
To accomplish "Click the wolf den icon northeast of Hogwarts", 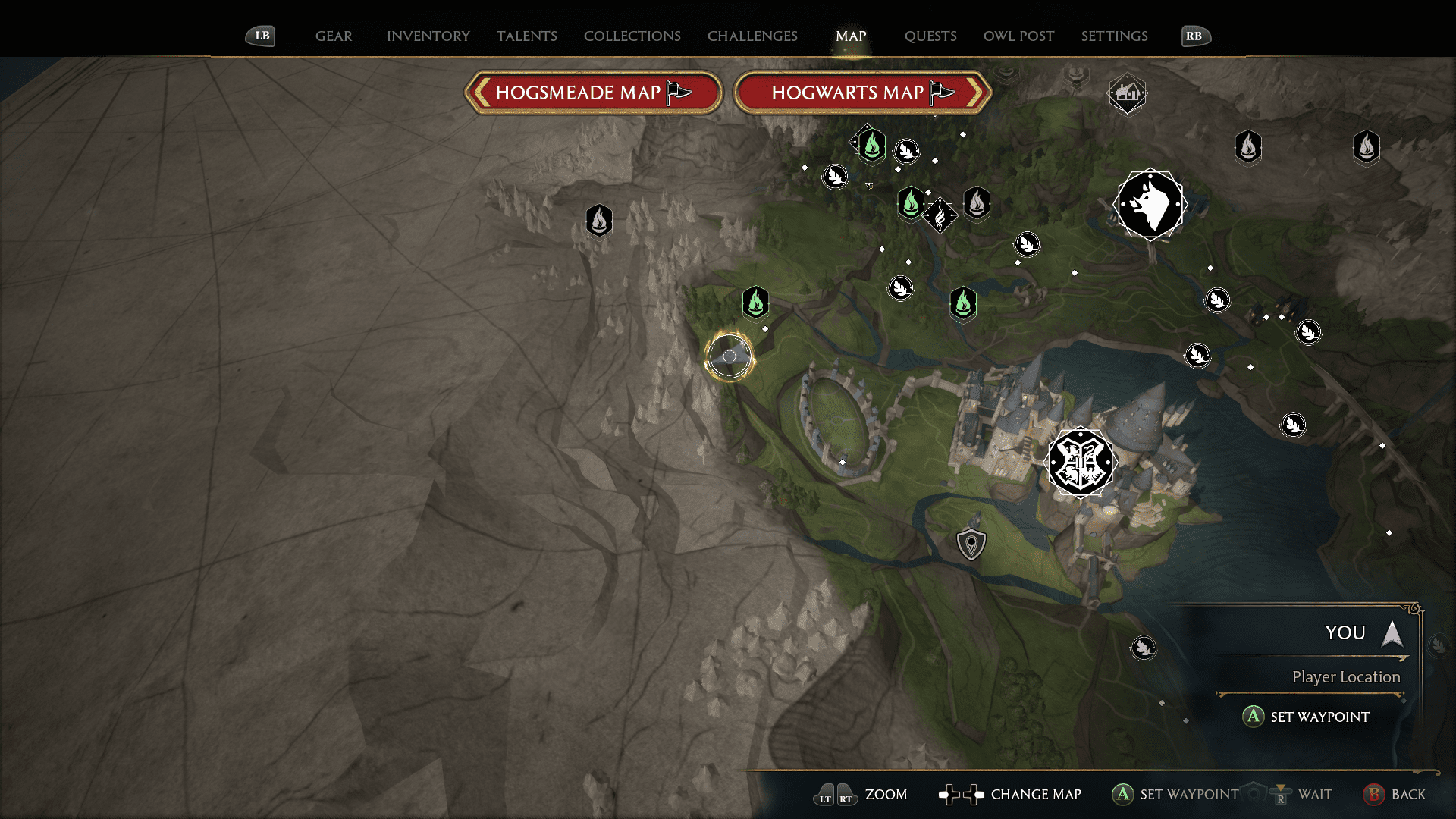I will 1150,203.
